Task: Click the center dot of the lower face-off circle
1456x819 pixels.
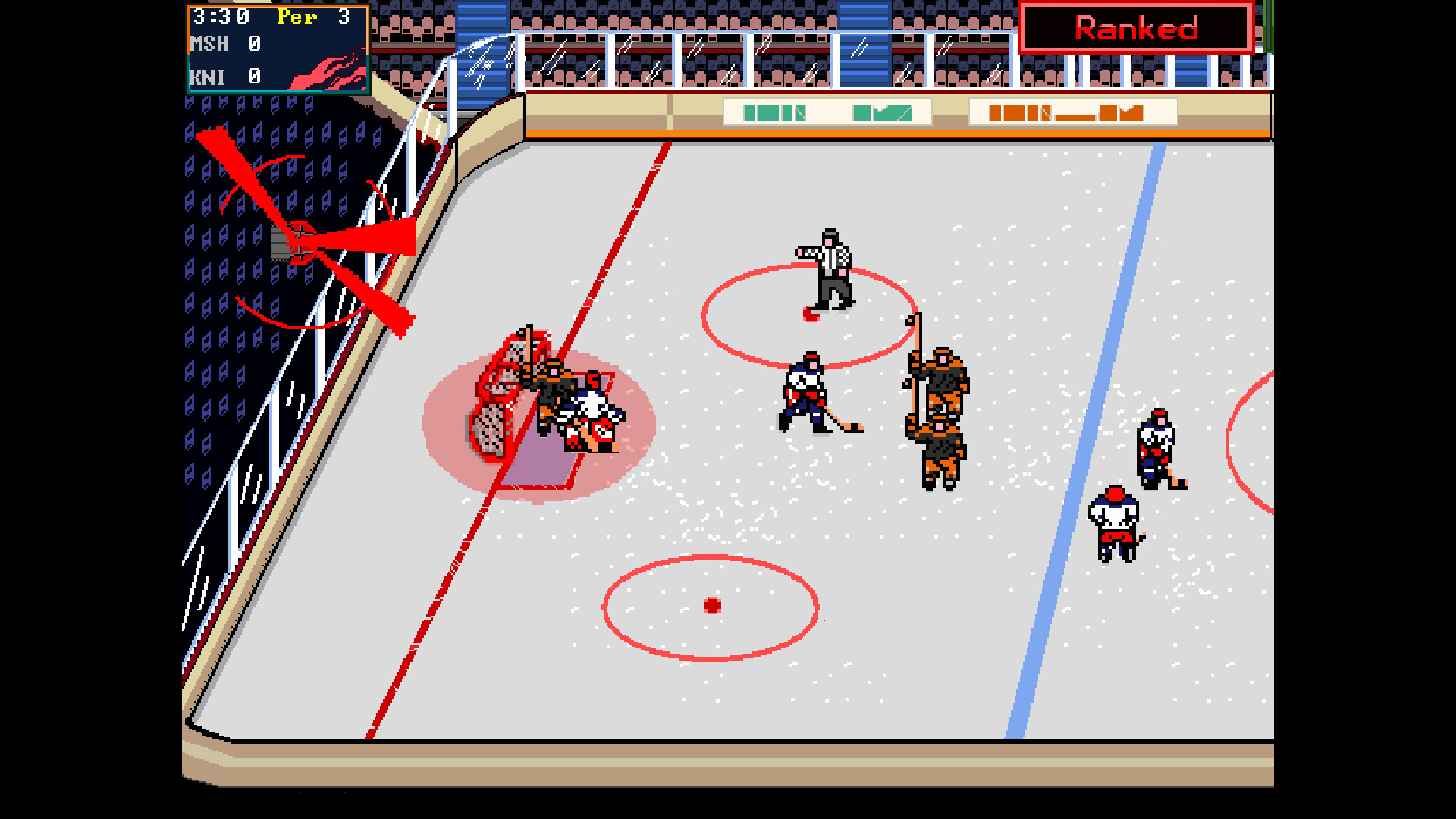Action: tap(711, 604)
